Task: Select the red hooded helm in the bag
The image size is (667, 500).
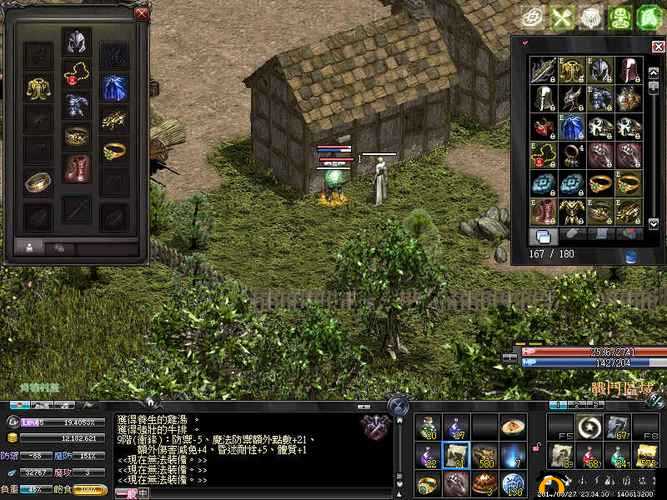Action: (627, 70)
